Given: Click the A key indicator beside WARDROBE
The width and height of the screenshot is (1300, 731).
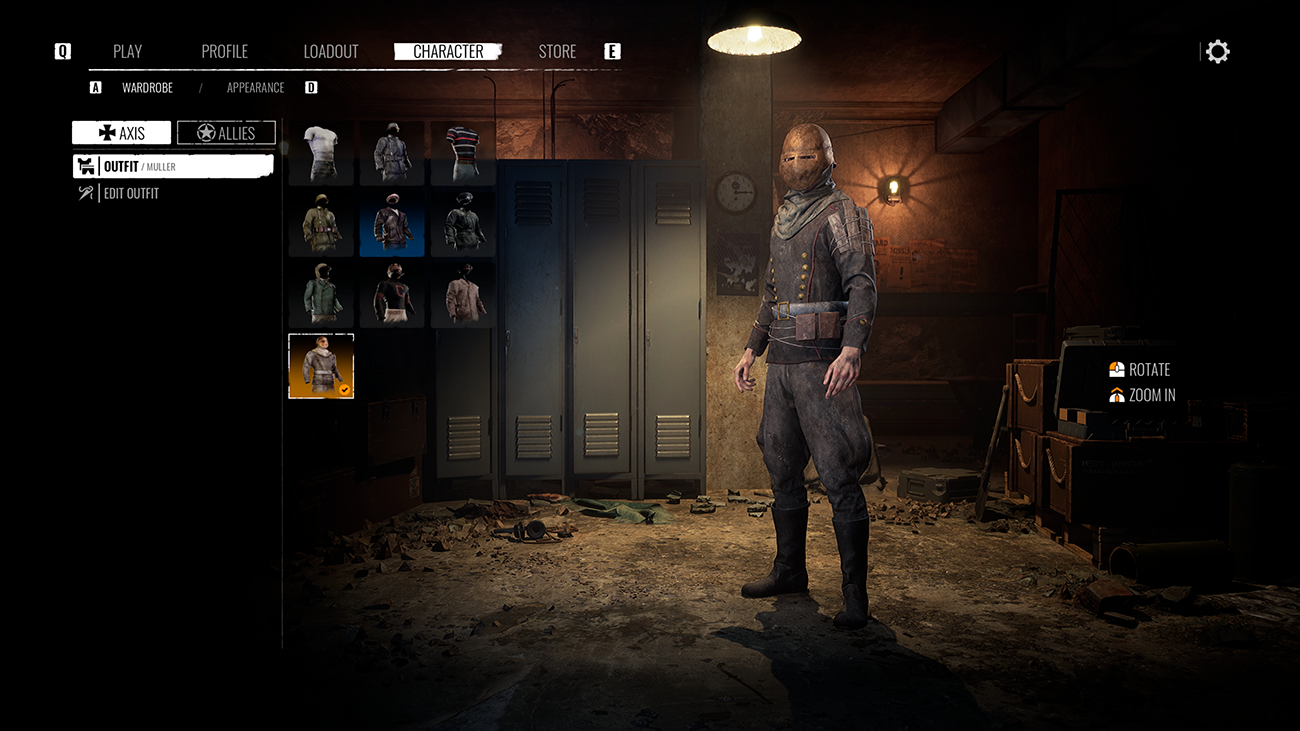Looking at the screenshot, I should click(95, 87).
